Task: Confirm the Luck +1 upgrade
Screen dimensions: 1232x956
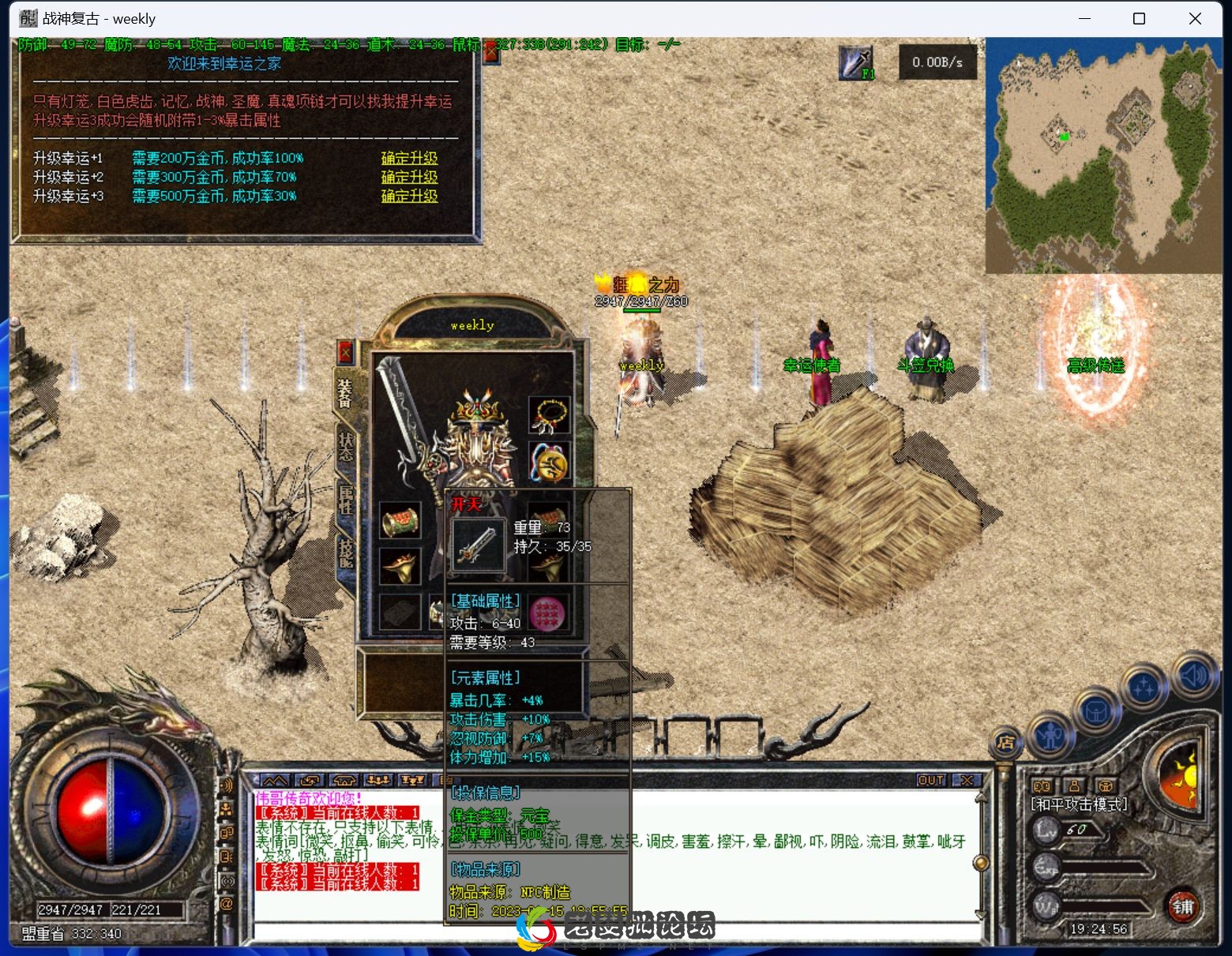Action: (409, 158)
